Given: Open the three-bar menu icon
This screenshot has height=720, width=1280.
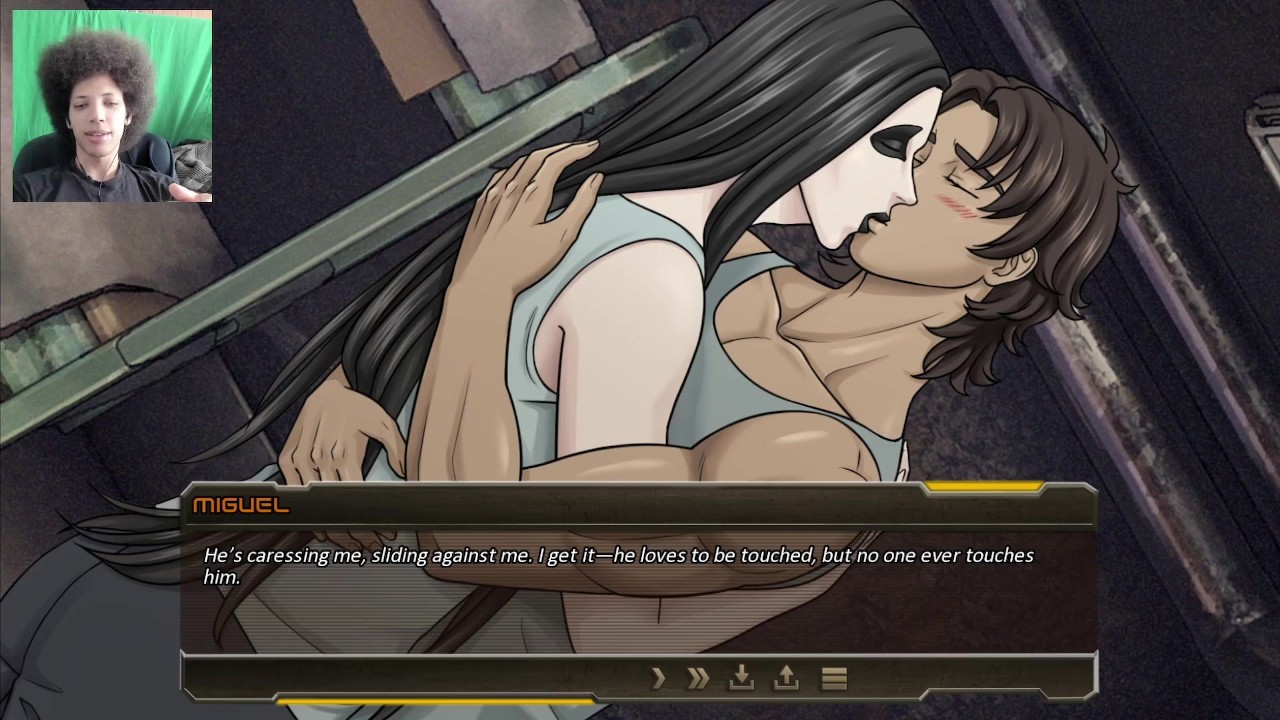Looking at the screenshot, I should (x=834, y=679).
